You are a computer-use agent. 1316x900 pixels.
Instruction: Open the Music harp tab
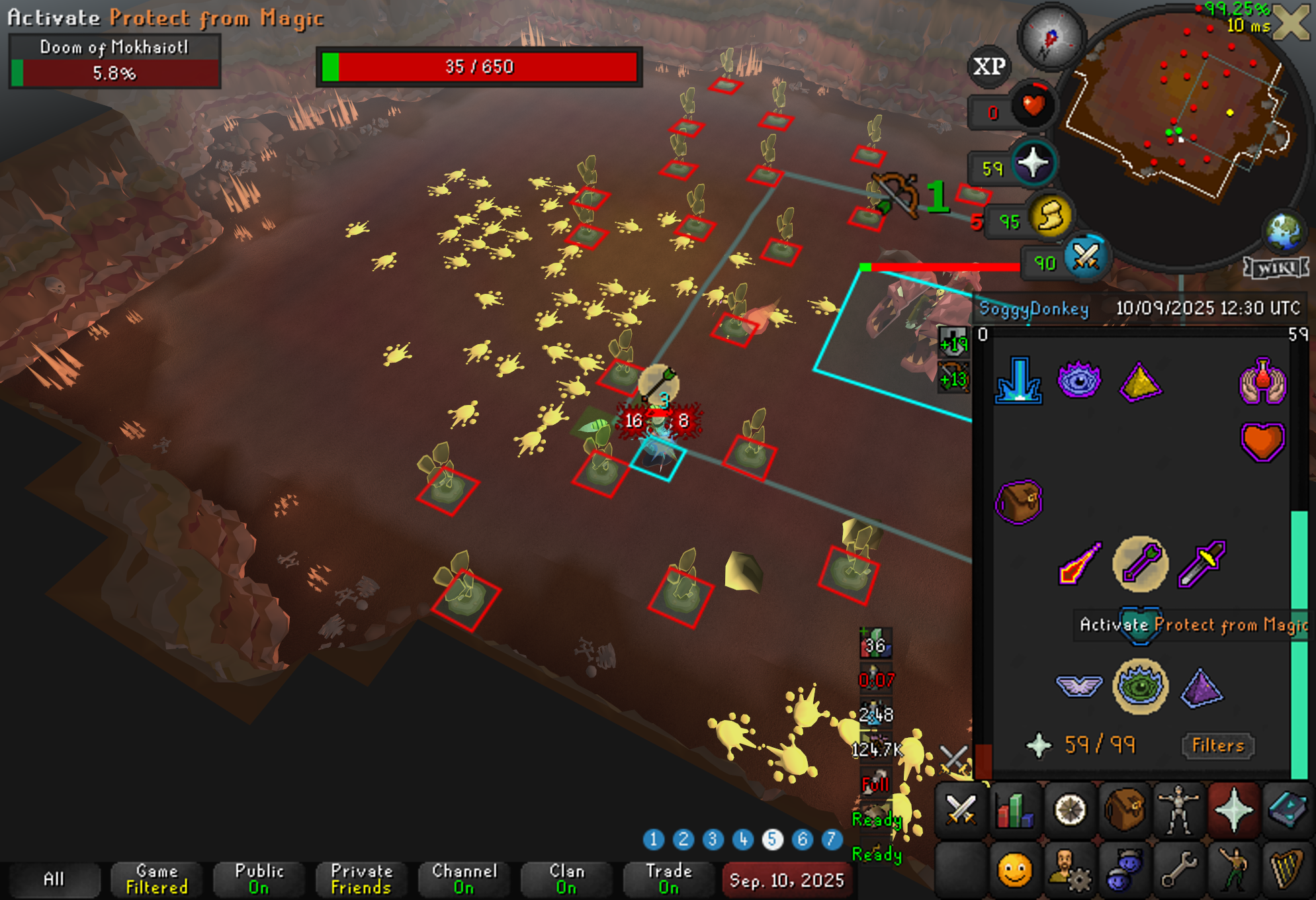pos(1288,870)
